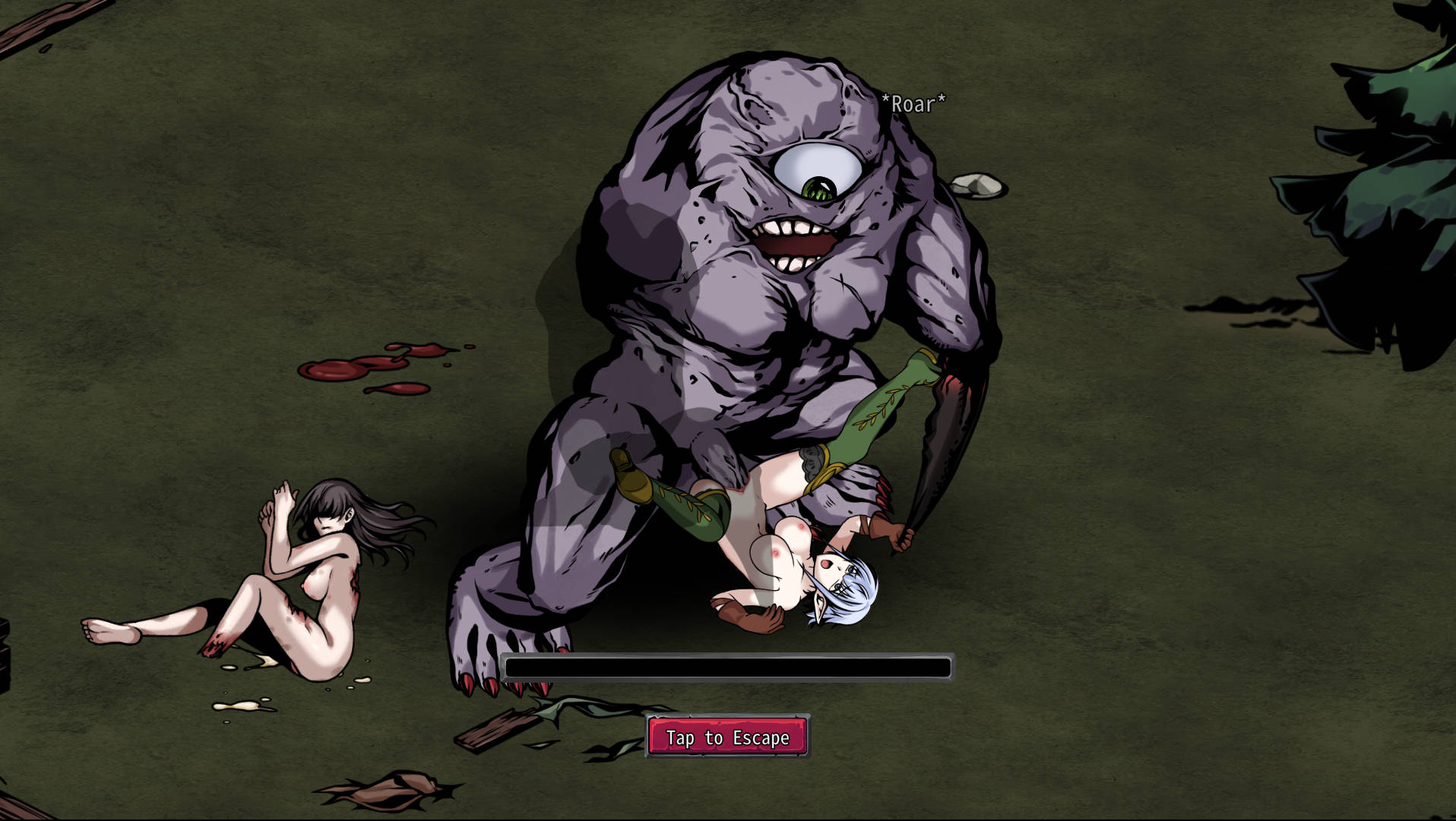This screenshot has width=1456, height=821.
Task: Click the white stone beside the monster
Action: pyautogui.click(x=979, y=185)
